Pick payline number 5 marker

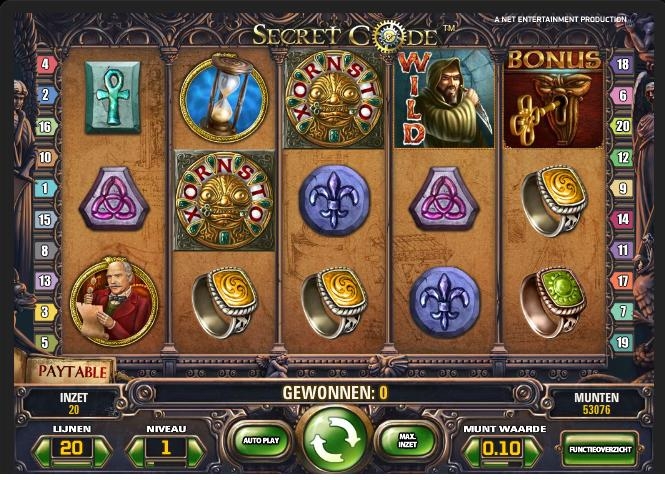(x=45, y=343)
